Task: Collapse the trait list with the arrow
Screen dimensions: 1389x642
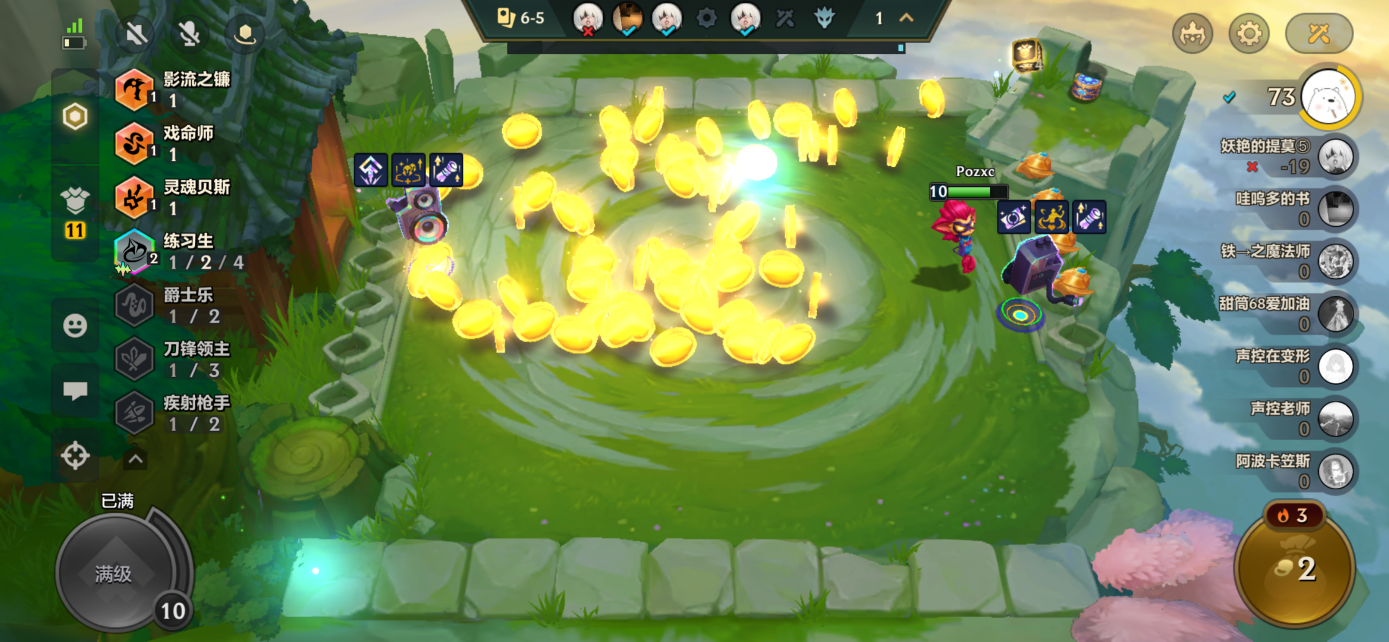Action: [x=135, y=459]
